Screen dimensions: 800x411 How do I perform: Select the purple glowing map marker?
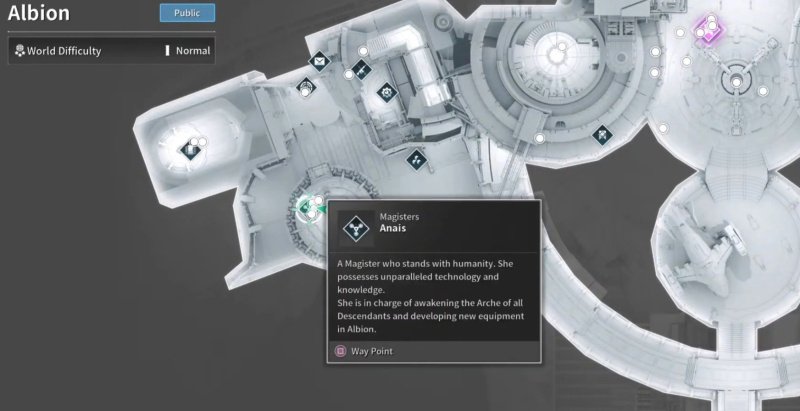point(709,28)
